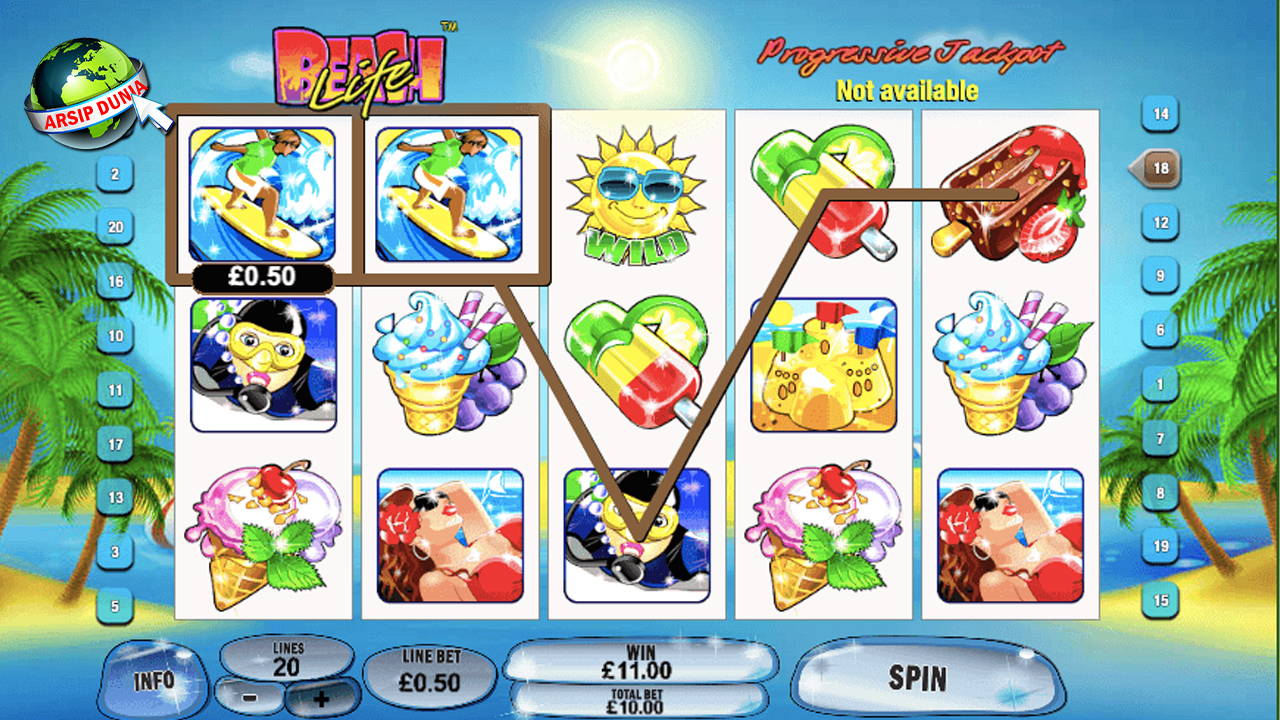Viewport: 1280px width, 720px height.
Task: Select payline number 12
Action: 1160,222
